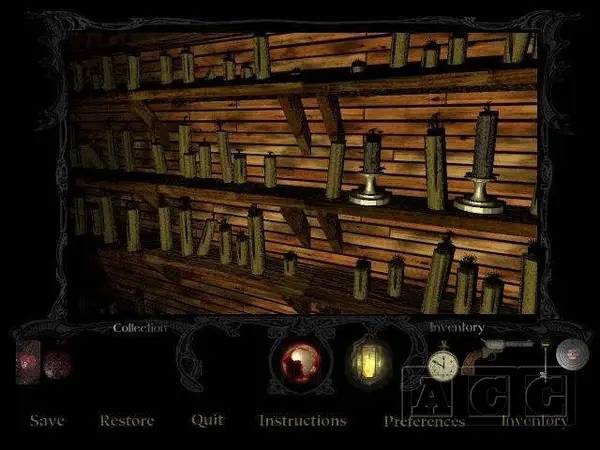Open the Preferences menu
The height and width of the screenshot is (450, 600).
(x=425, y=421)
